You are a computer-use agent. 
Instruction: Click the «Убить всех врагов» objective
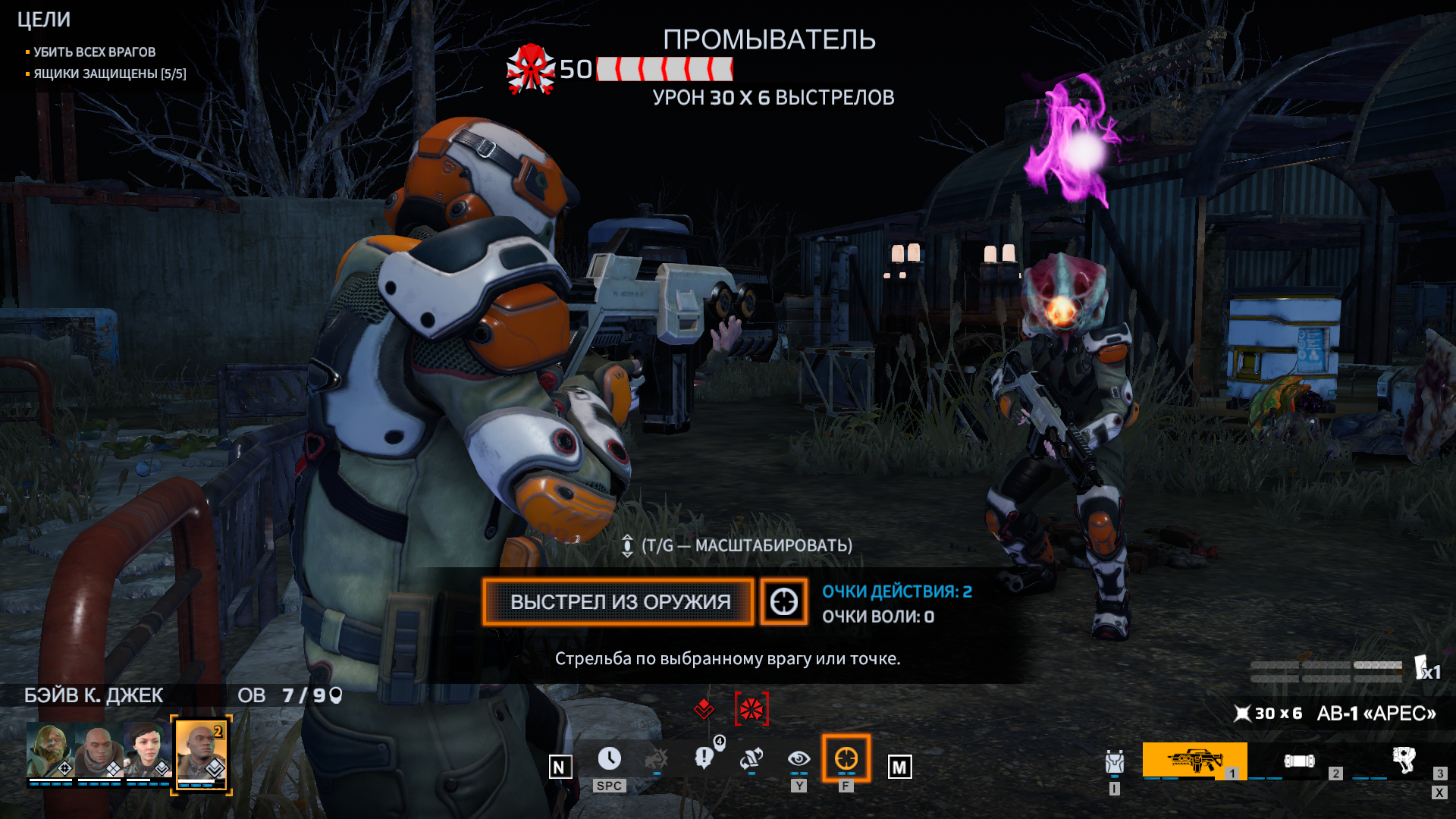[94, 52]
